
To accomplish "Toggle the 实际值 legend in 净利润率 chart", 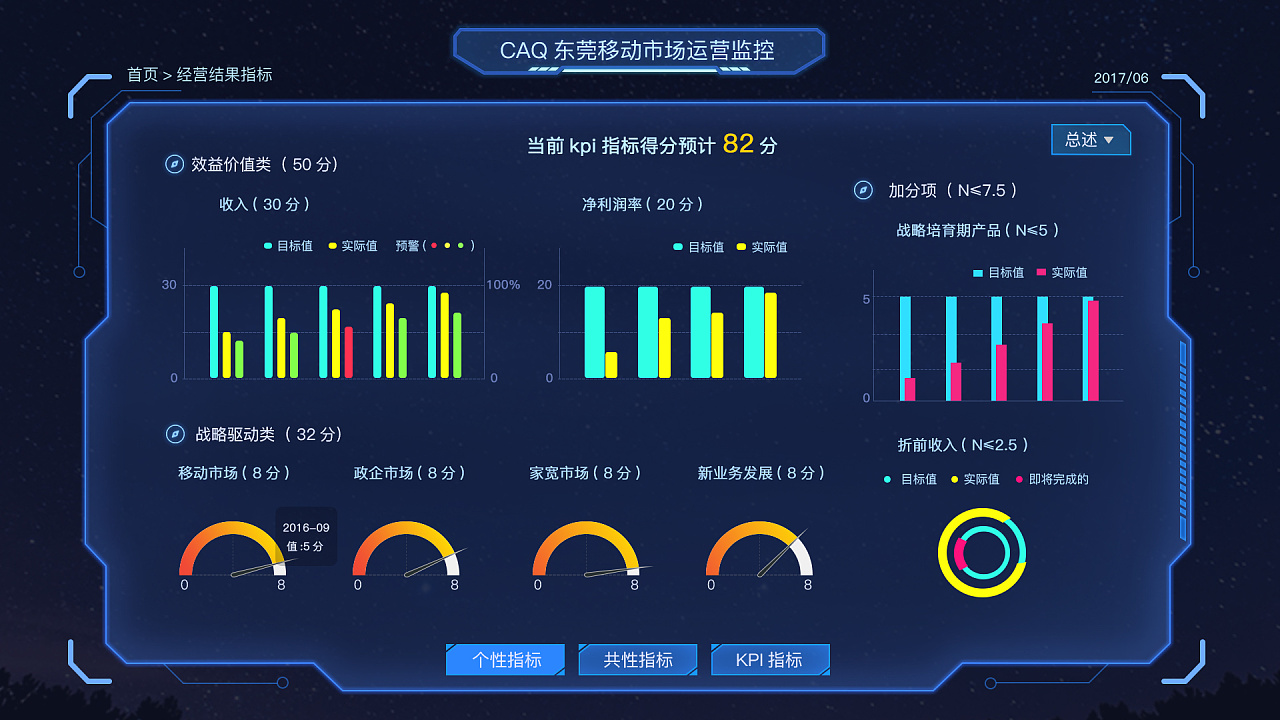I will pyautogui.click(x=765, y=247).
